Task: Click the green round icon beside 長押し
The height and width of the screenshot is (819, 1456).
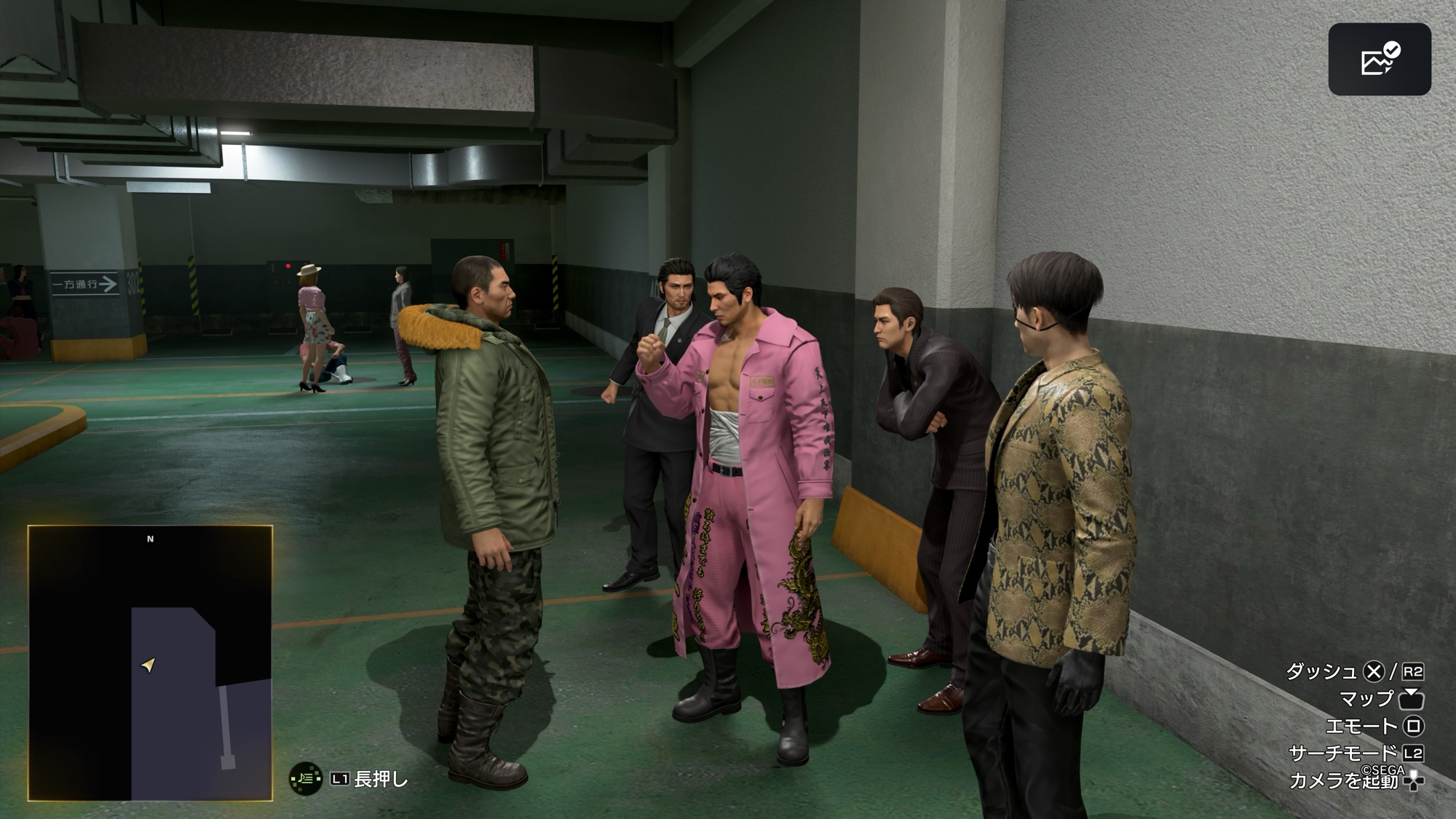Action: point(306,779)
